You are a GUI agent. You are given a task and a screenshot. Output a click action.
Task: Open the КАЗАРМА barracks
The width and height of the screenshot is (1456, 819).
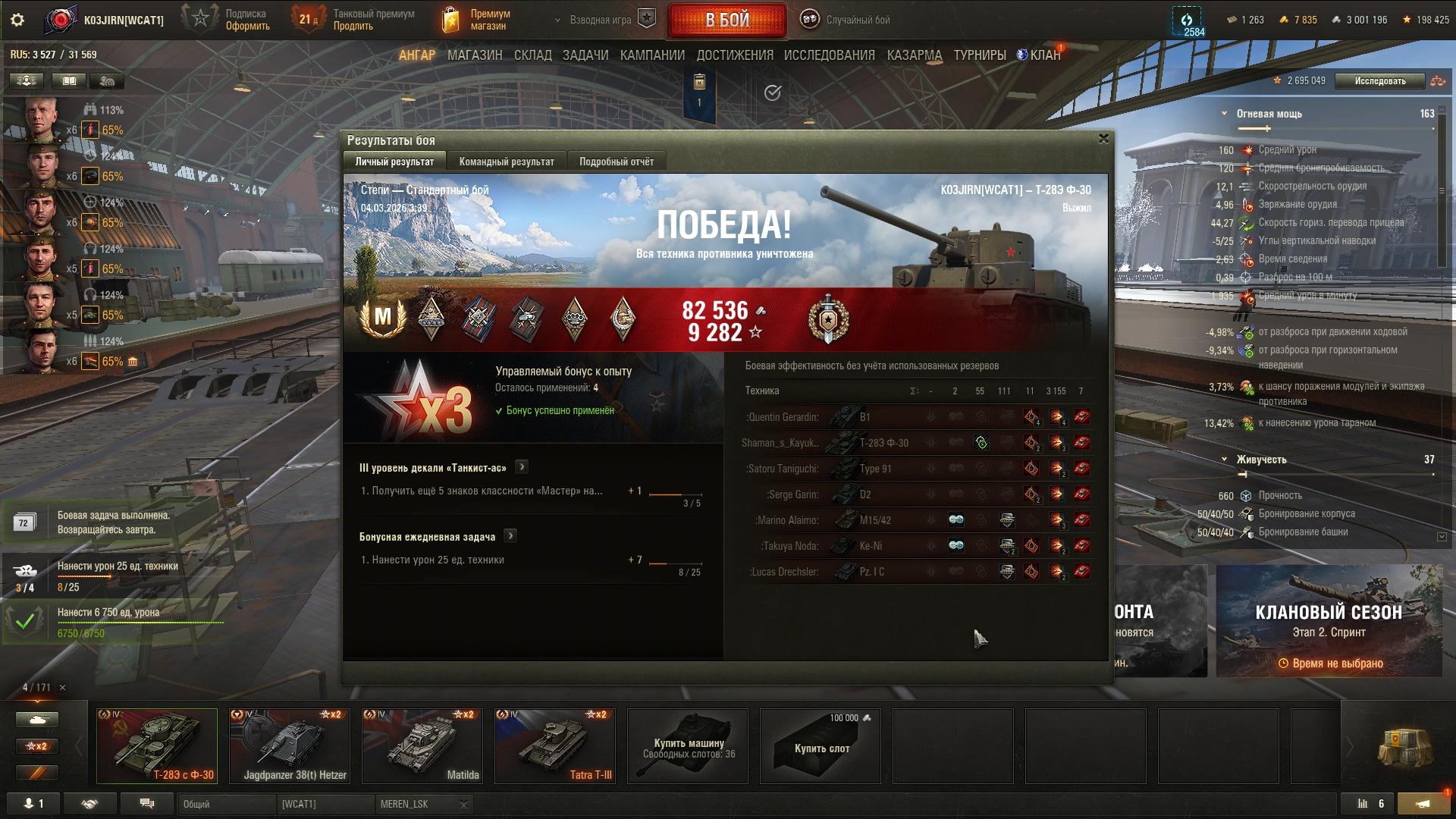pyautogui.click(x=914, y=55)
